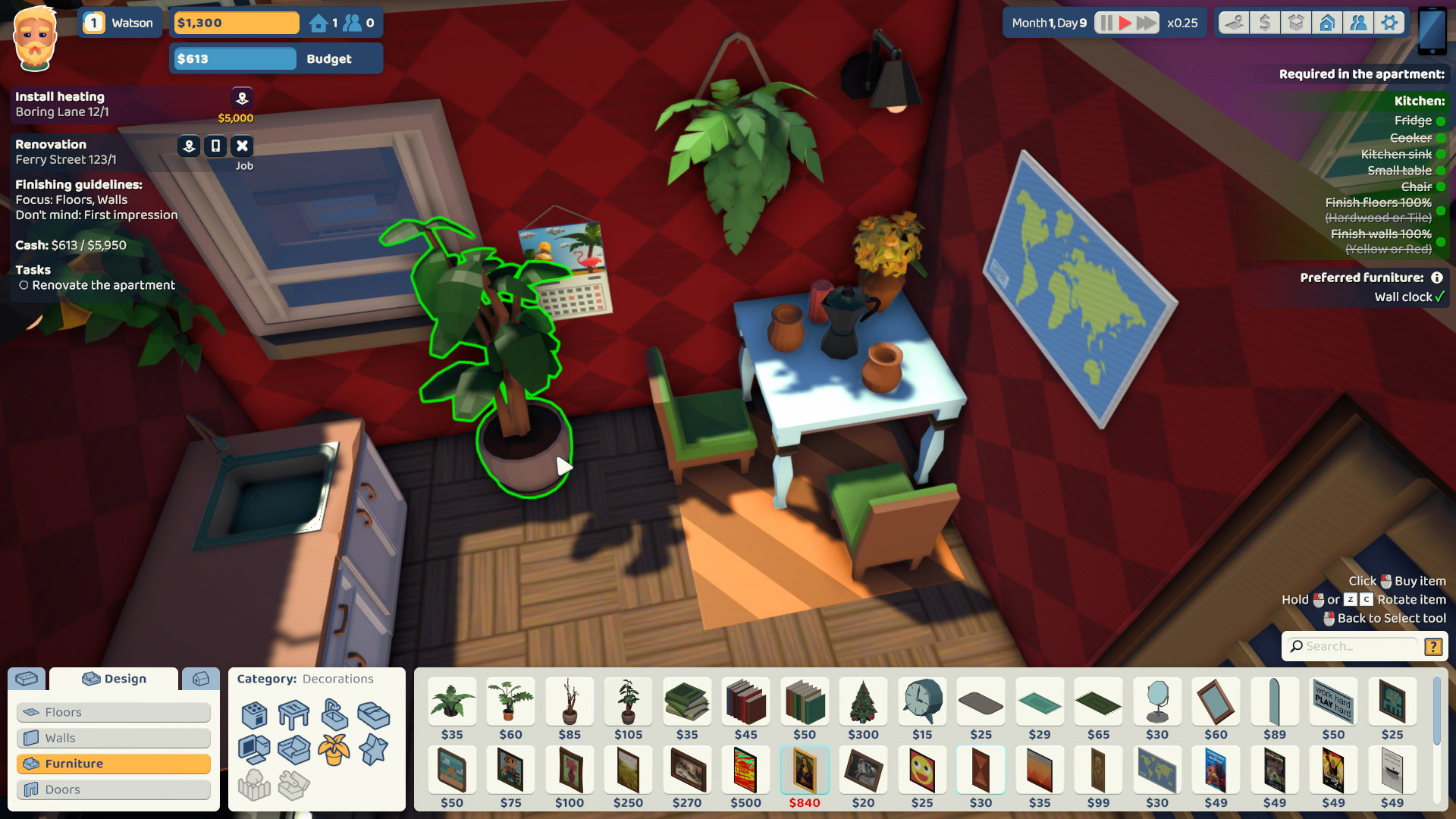
Task: Pause the game simulation
Action: click(1106, 22)
